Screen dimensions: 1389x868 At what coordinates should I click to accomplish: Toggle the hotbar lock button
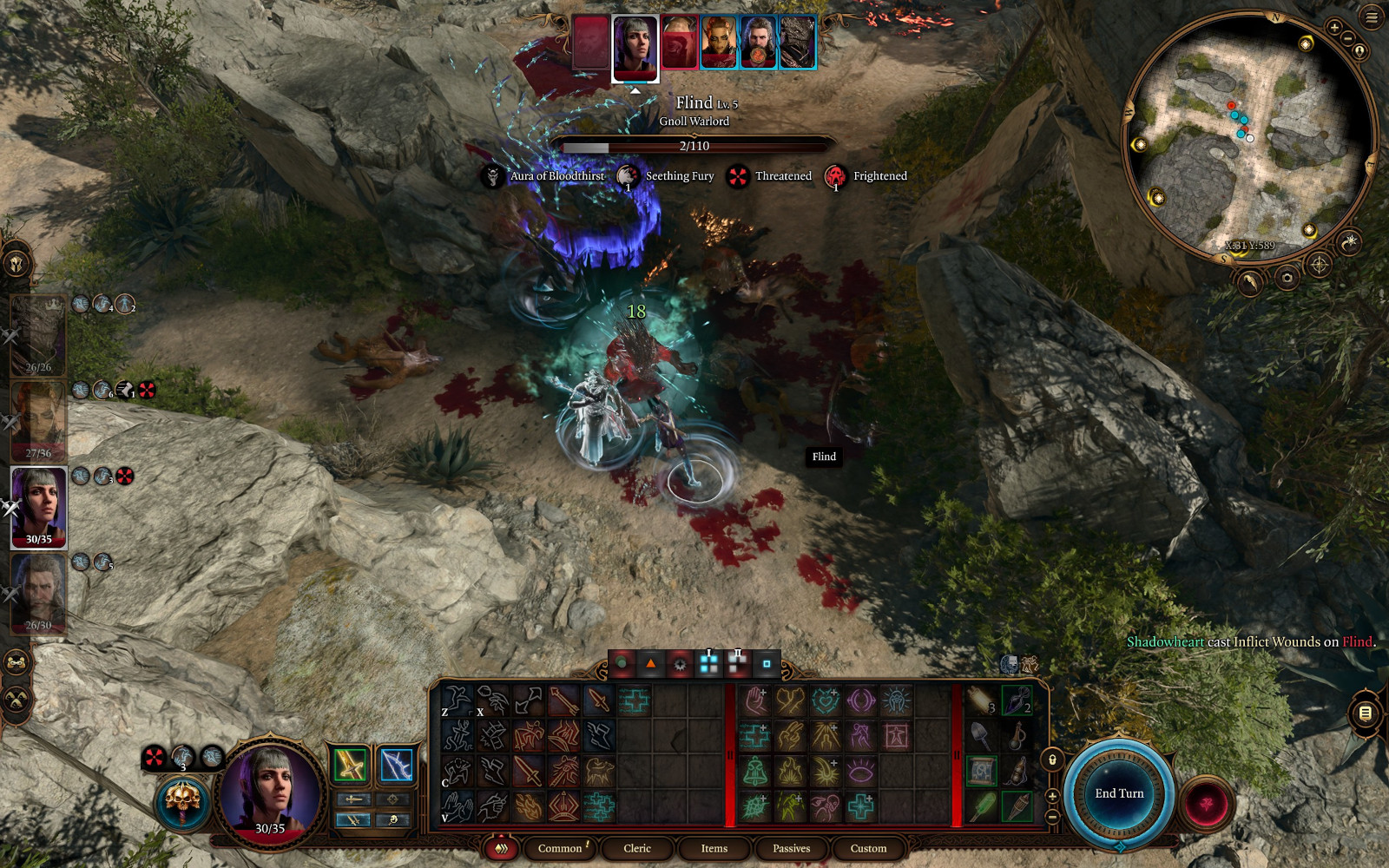tap(1052, 759)
